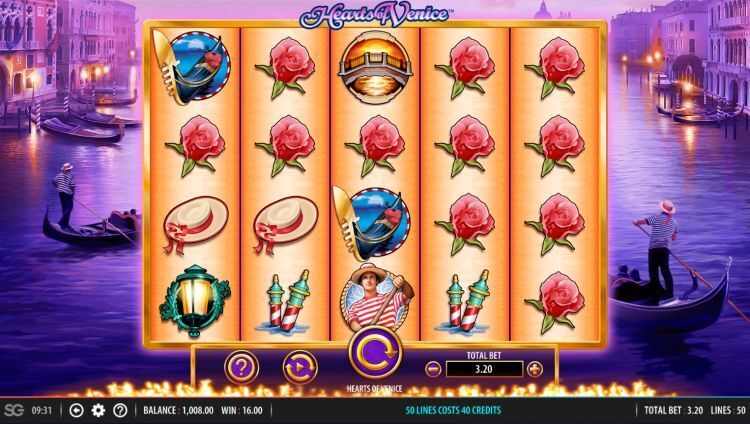
Task: Open the gear settings in the bottom bar
Action: tap(98, 410)
